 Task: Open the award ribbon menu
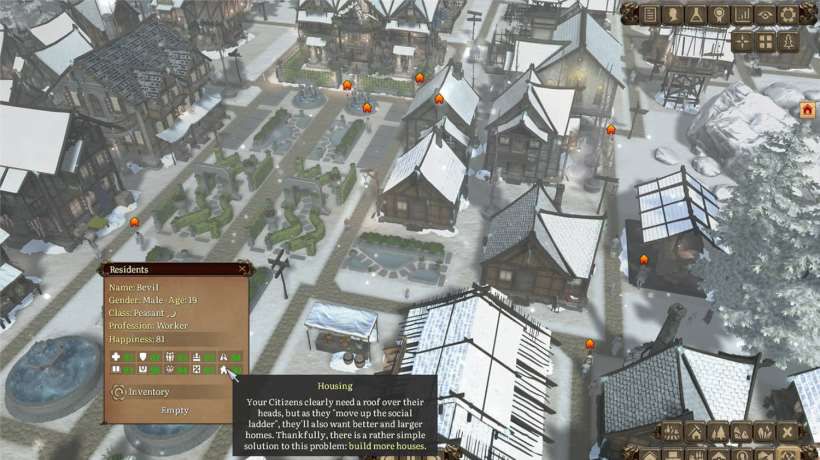719,14
